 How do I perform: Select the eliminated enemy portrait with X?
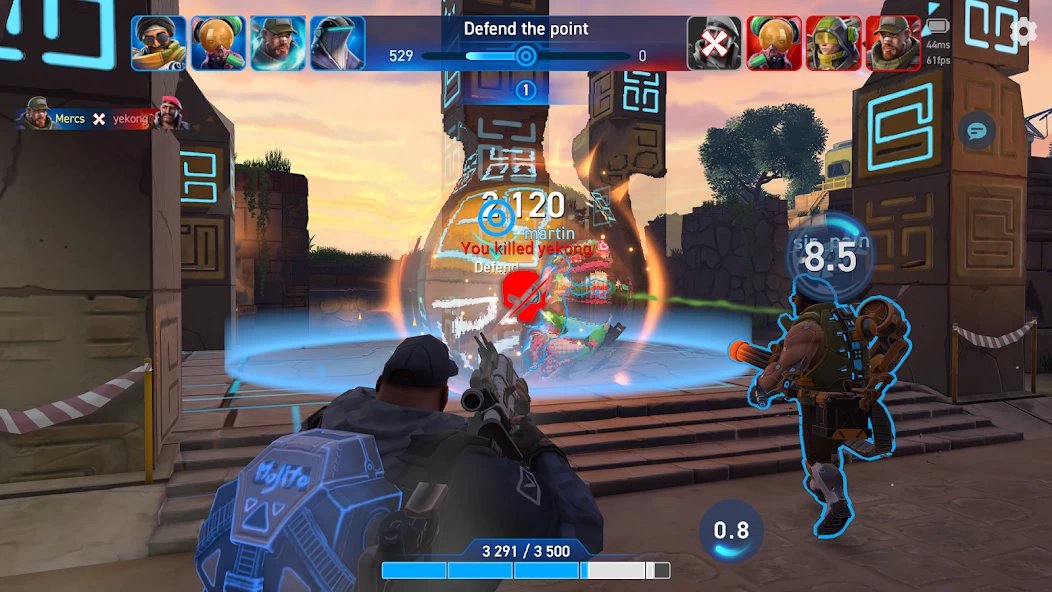point(713,43)
